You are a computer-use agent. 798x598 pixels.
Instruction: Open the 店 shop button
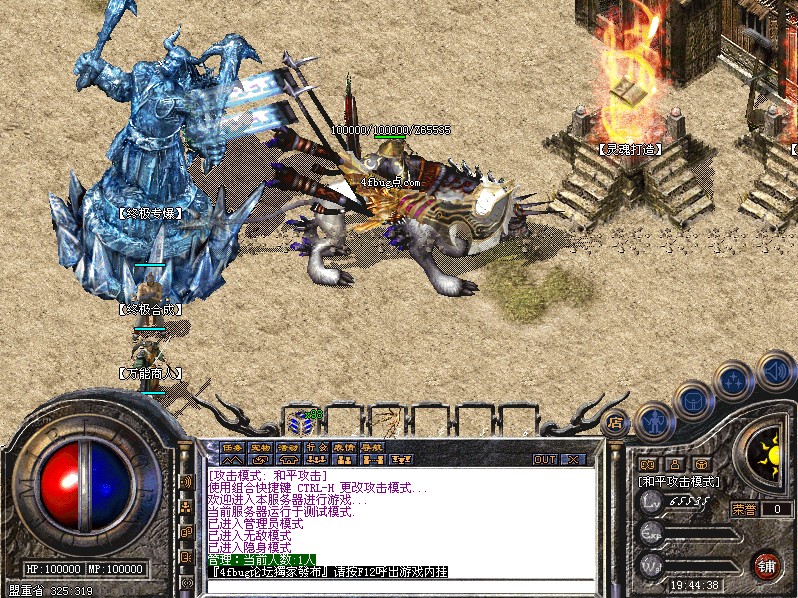point(616,422)
